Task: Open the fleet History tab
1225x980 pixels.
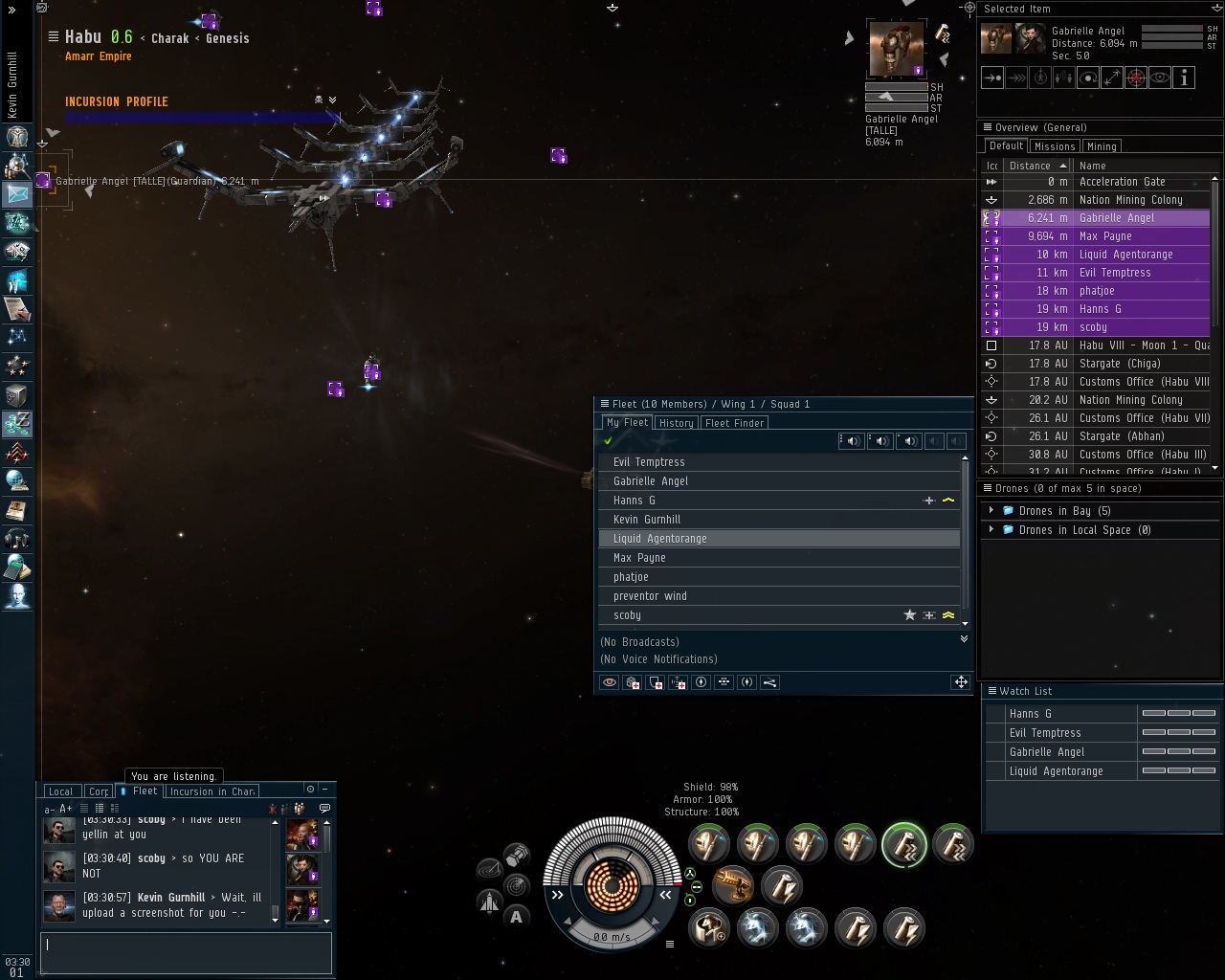Action: tap(676, 423)
